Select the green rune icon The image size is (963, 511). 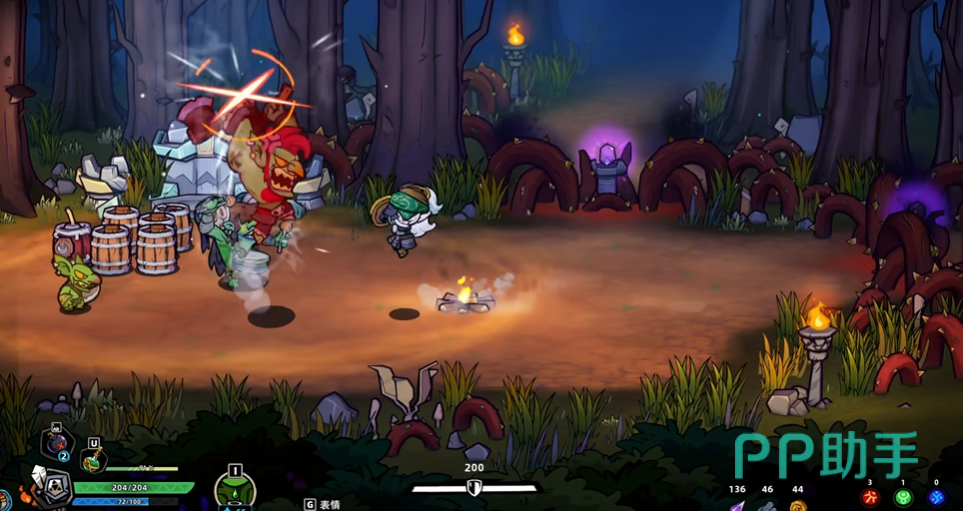point(903,497)
